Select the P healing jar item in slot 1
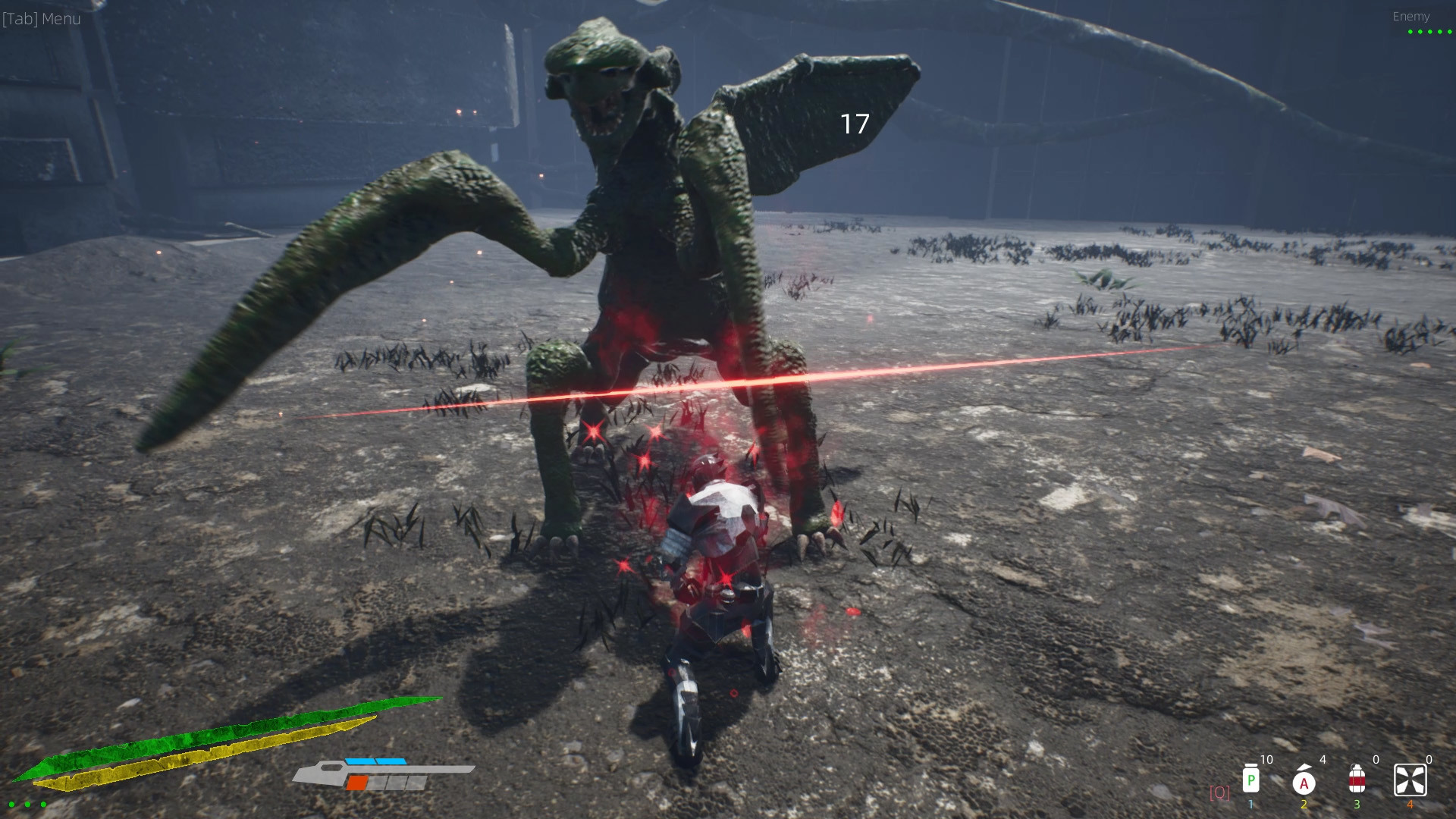 (1251, 780)
